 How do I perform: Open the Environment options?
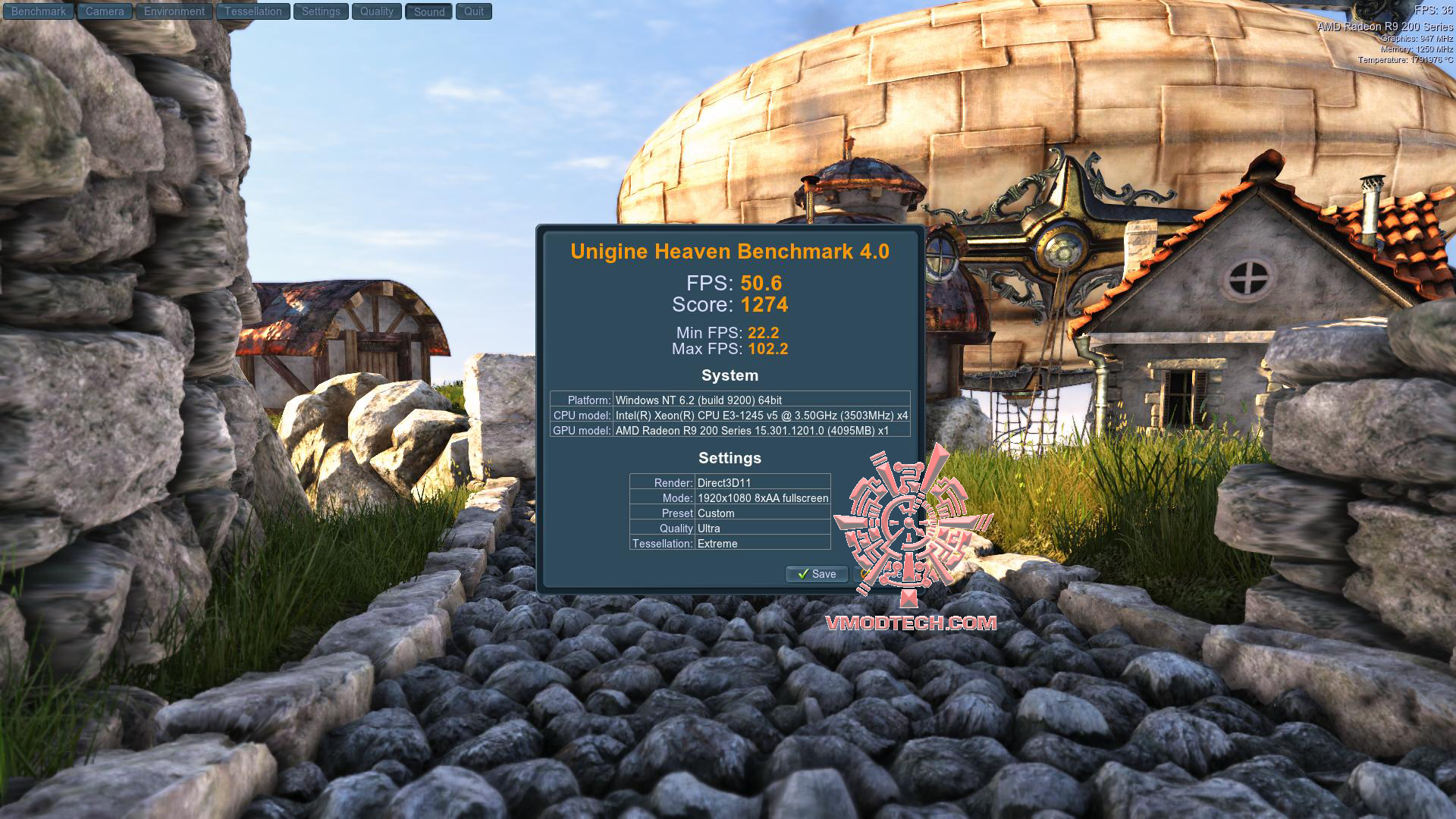174,11
